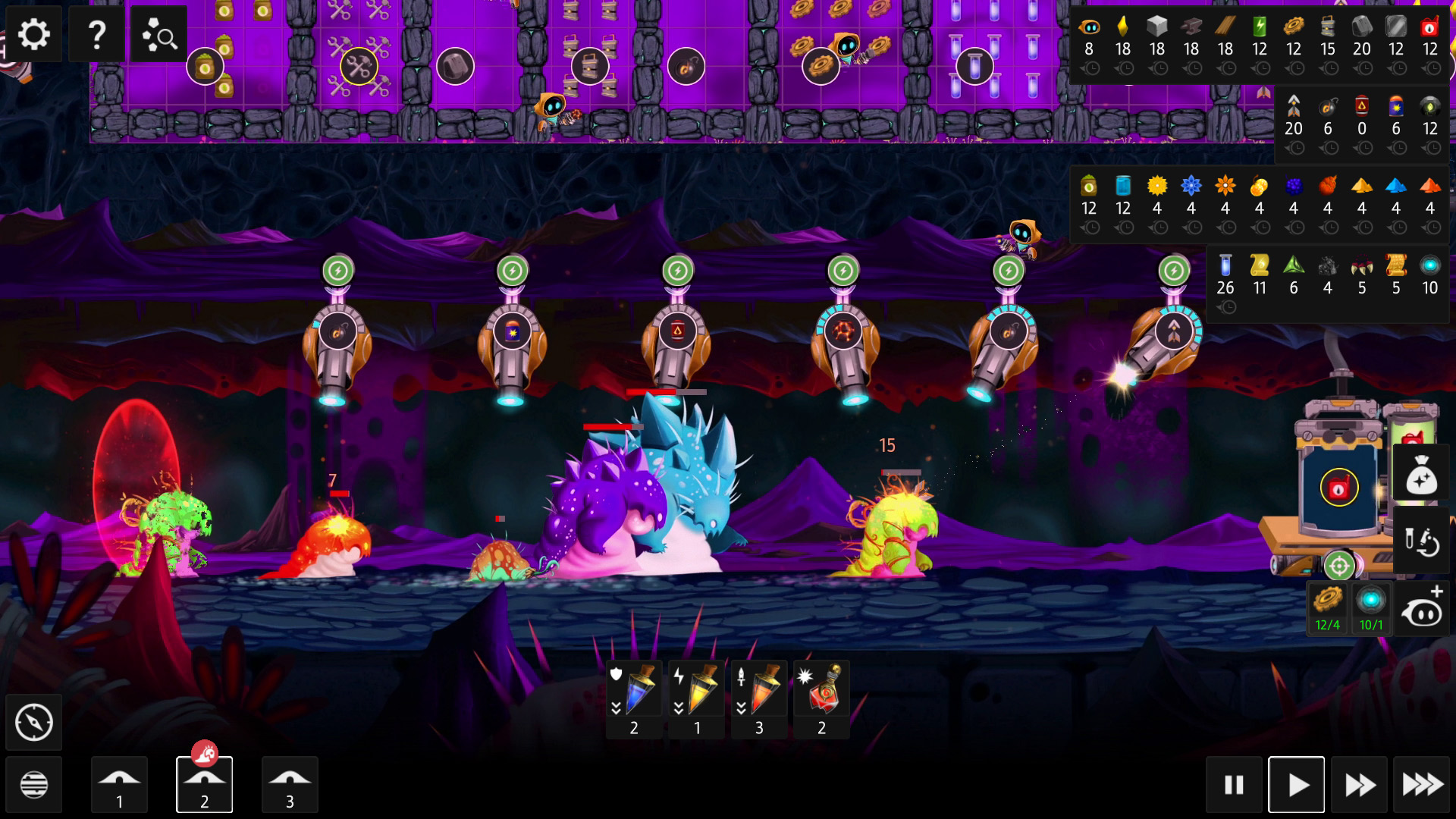Use the yellow lightning potion
The width and height of the screenshot is (1456, 819).
pos(697,699)
